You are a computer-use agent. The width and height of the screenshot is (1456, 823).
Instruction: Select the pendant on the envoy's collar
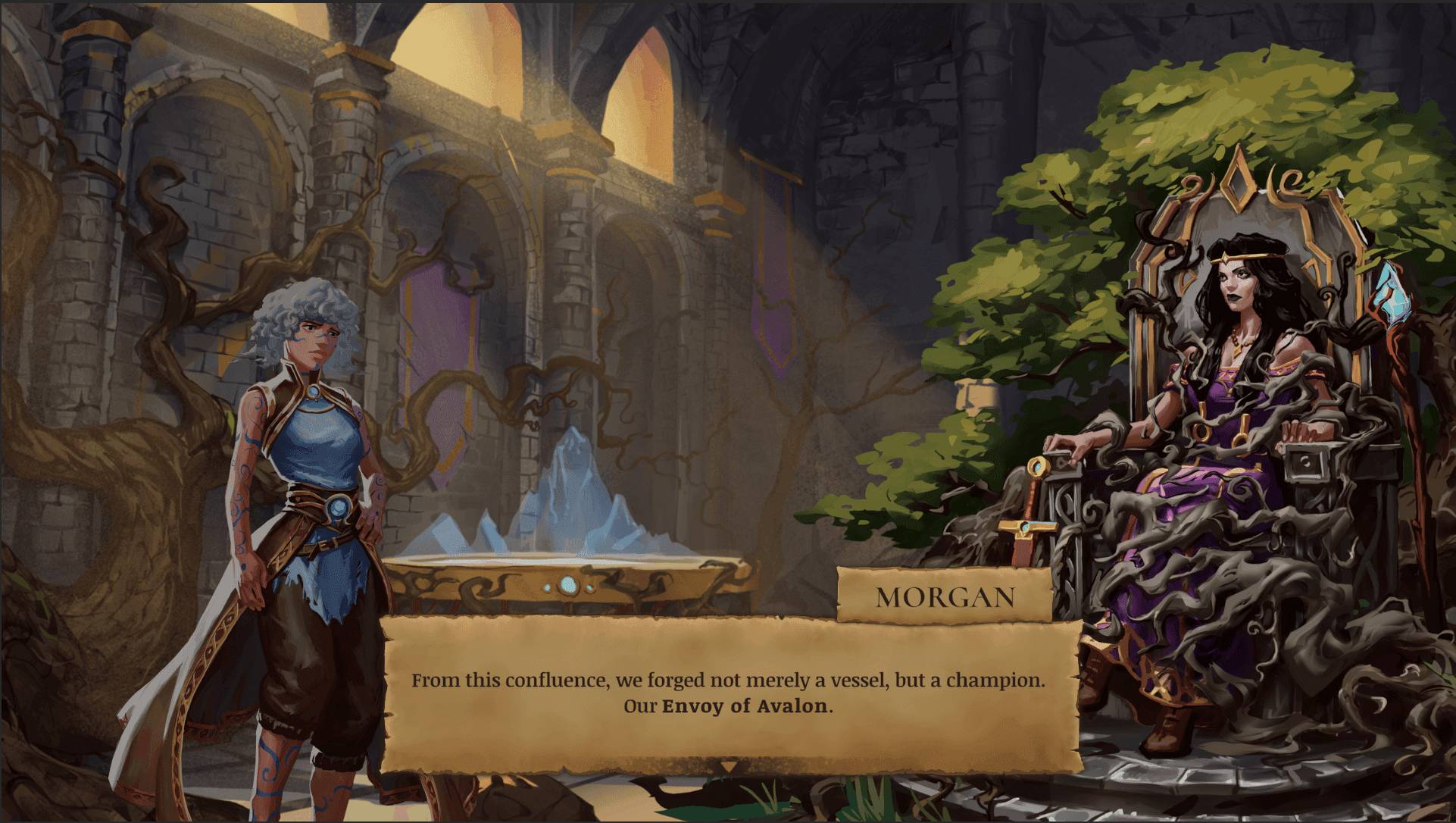point(313,391)
